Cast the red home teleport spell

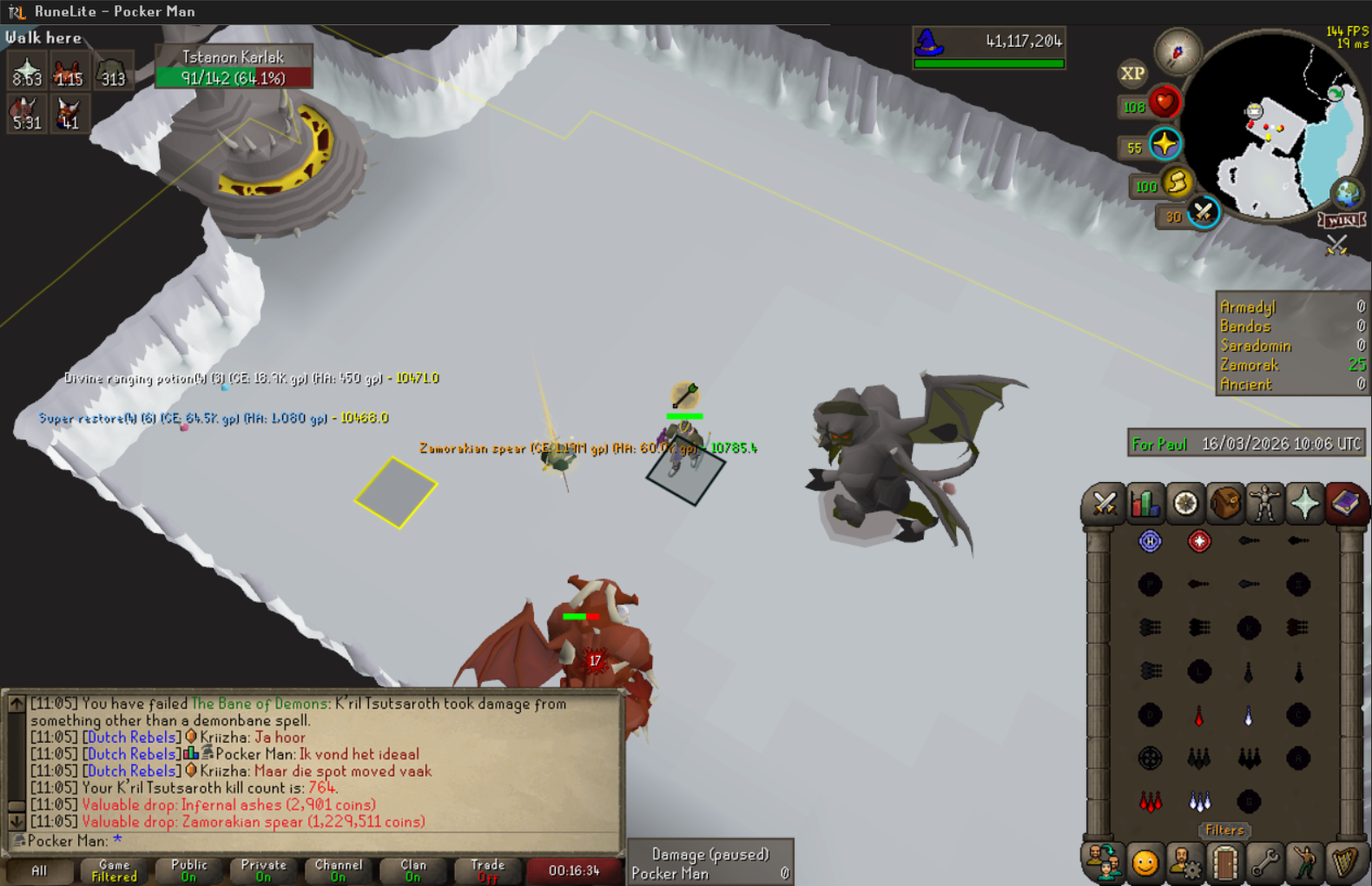pyautogui.click(x=1199, y=541)
